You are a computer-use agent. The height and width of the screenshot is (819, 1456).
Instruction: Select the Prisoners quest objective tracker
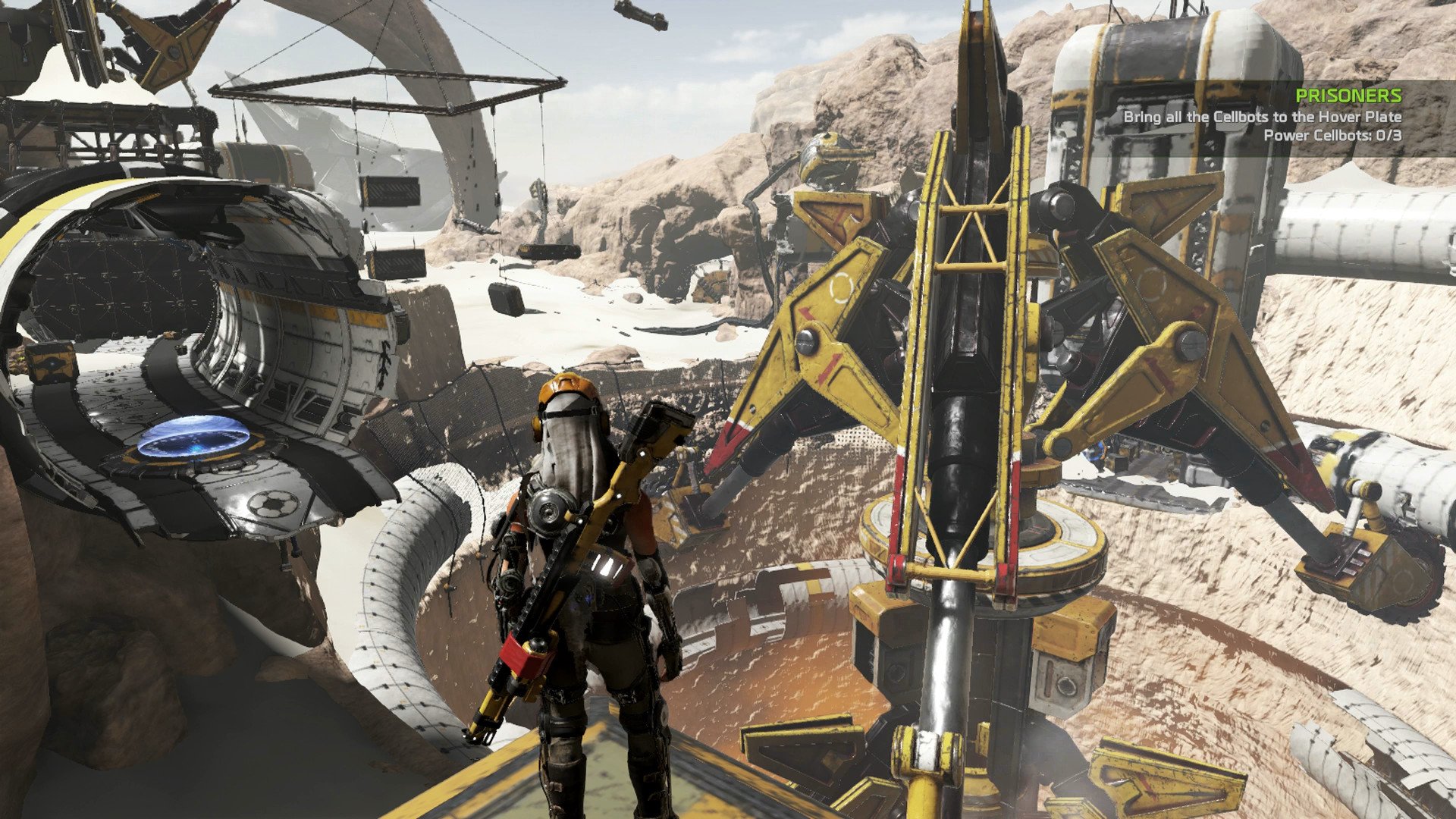click(1263, 116)
